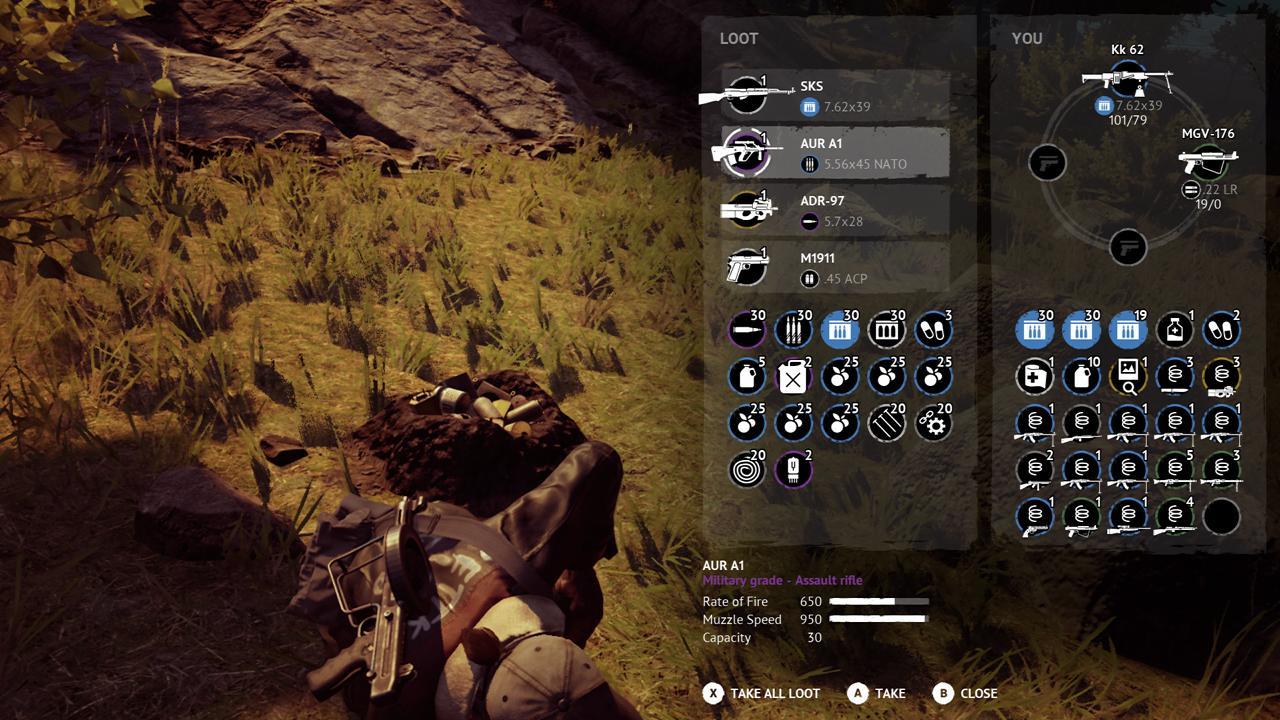
Task: Select the SKS rifle in the loot list
Action: (x=835, y=95)
